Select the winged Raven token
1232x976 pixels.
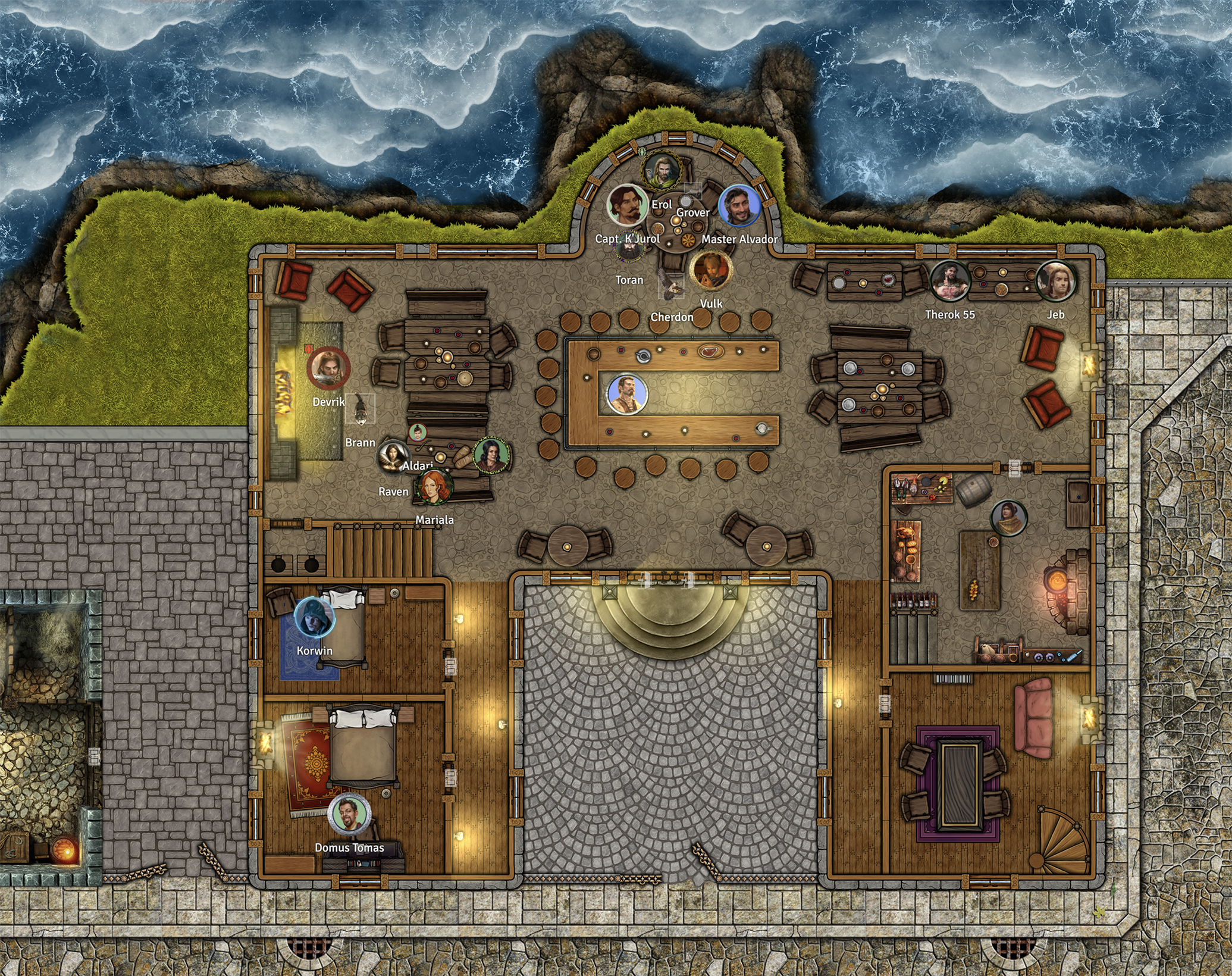(393, 457)
